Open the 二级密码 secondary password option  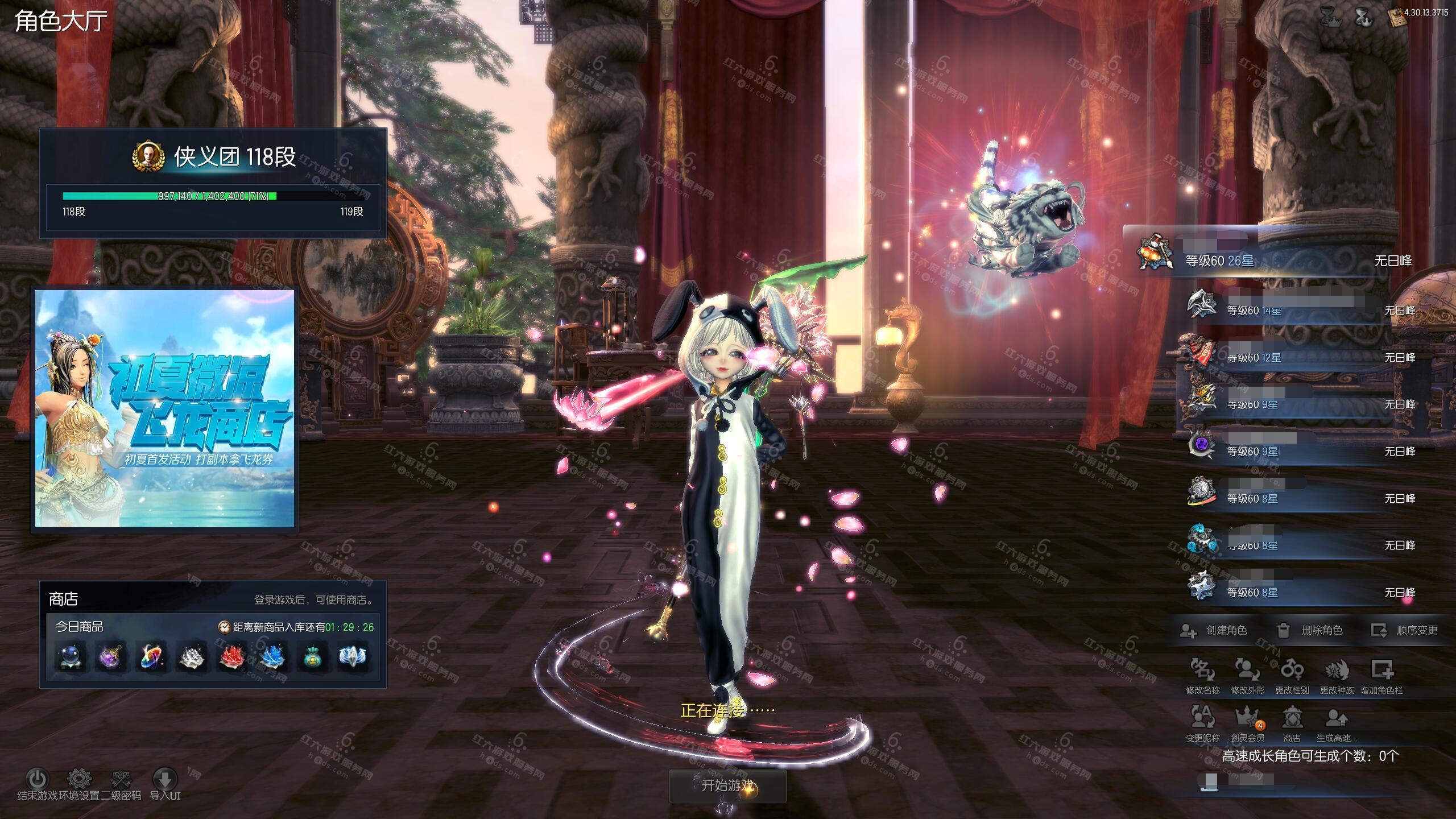[x=121, y=779]
